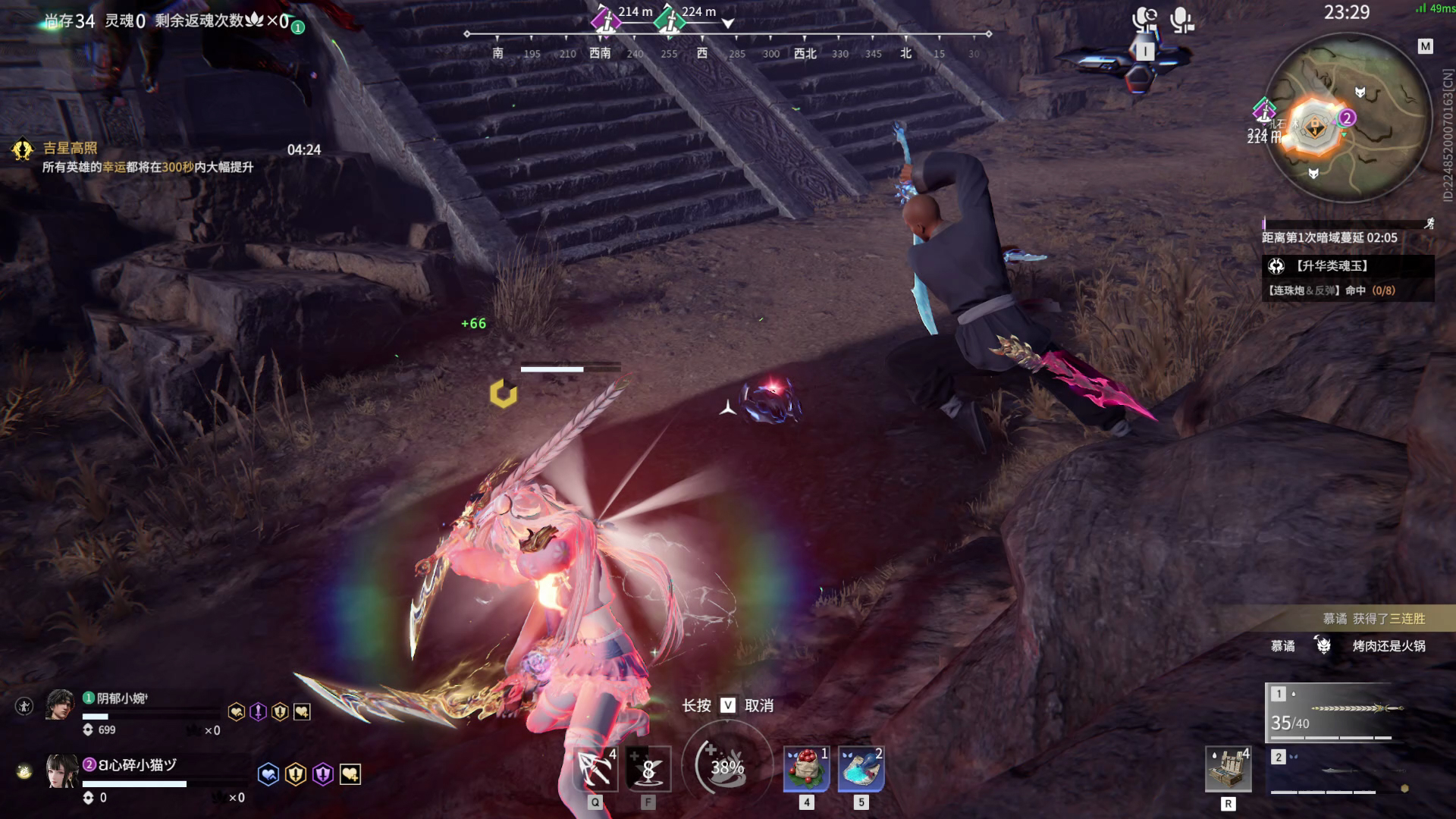The image size is (1456, 819).
Task: Click the 吉星高照 event notice
Action: [70, 149]
